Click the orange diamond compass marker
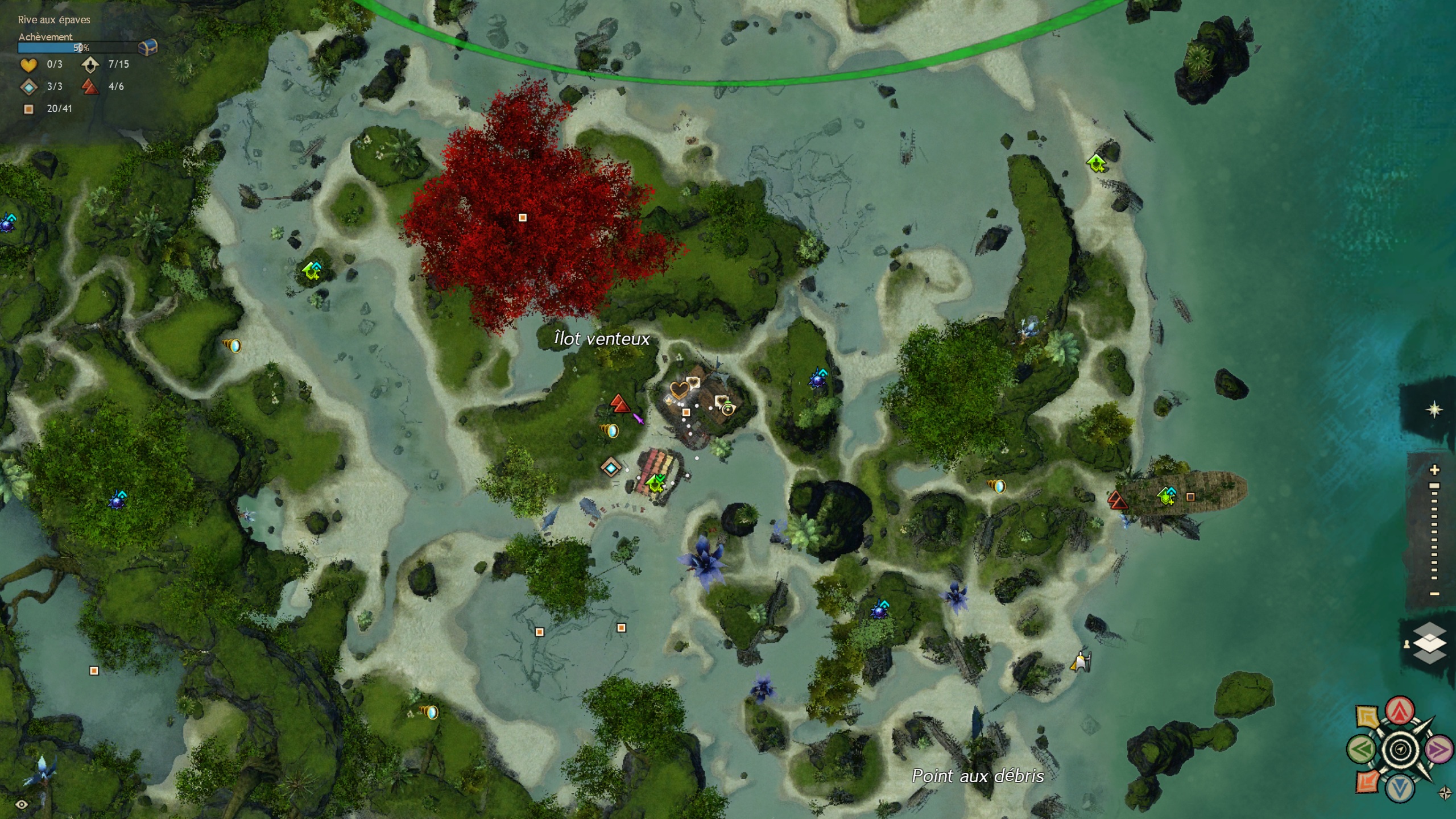 click(1367, 781)
